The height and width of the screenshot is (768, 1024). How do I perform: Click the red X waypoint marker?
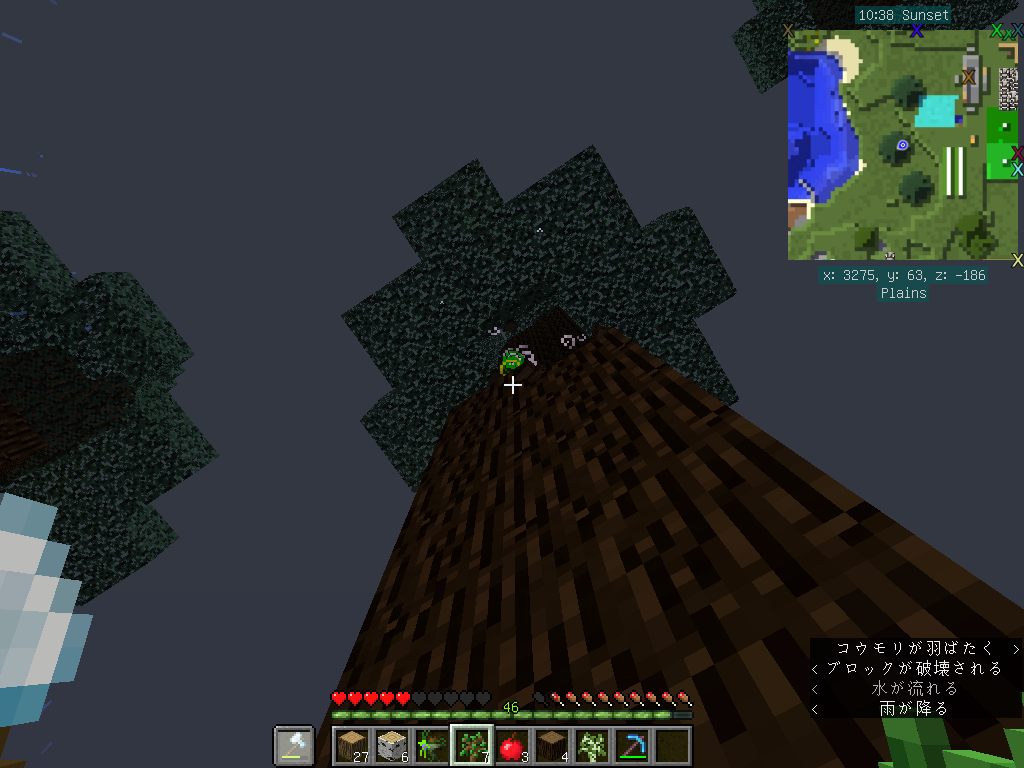[1017, 153]
